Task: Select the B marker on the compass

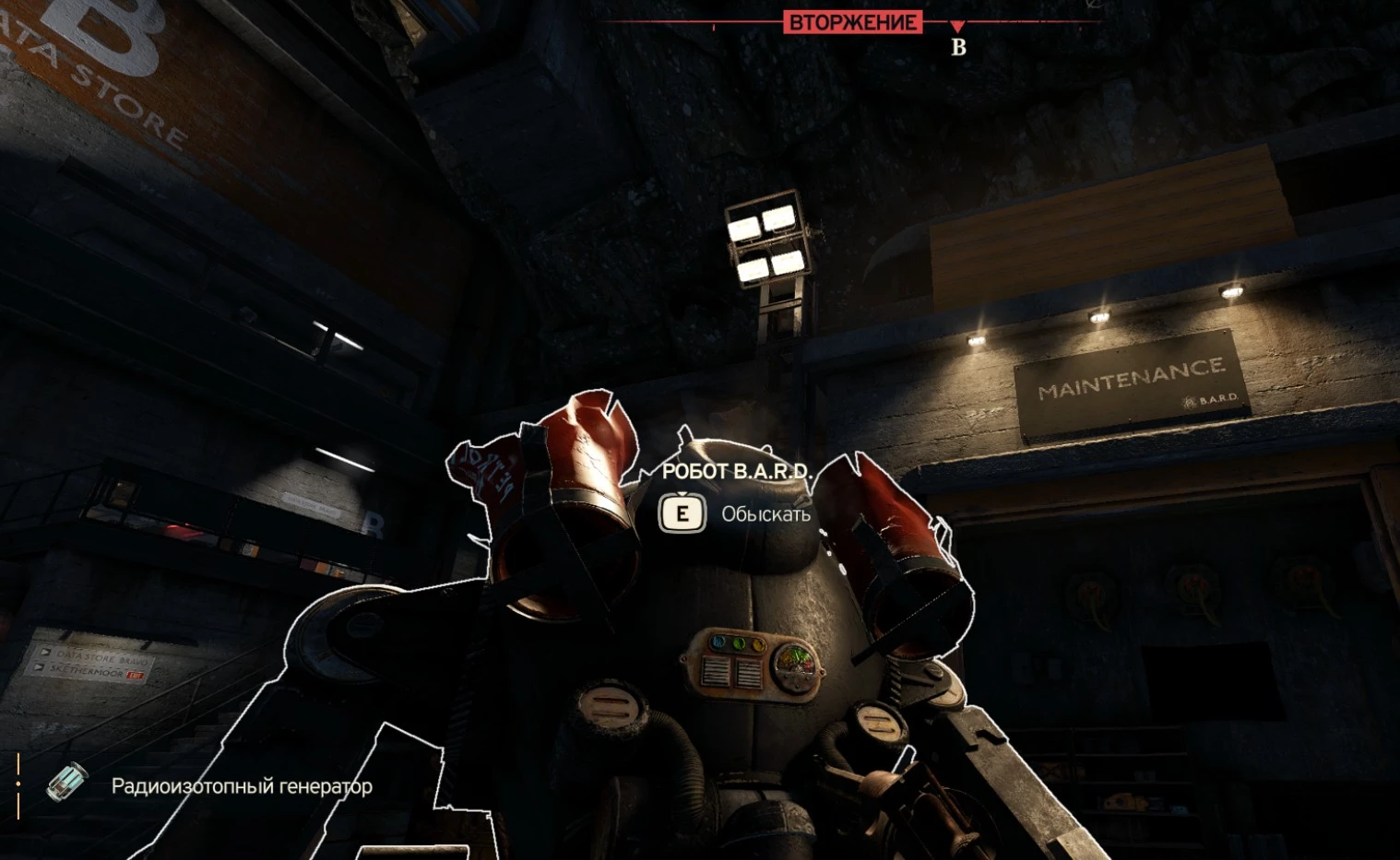Action: (958, 47)
